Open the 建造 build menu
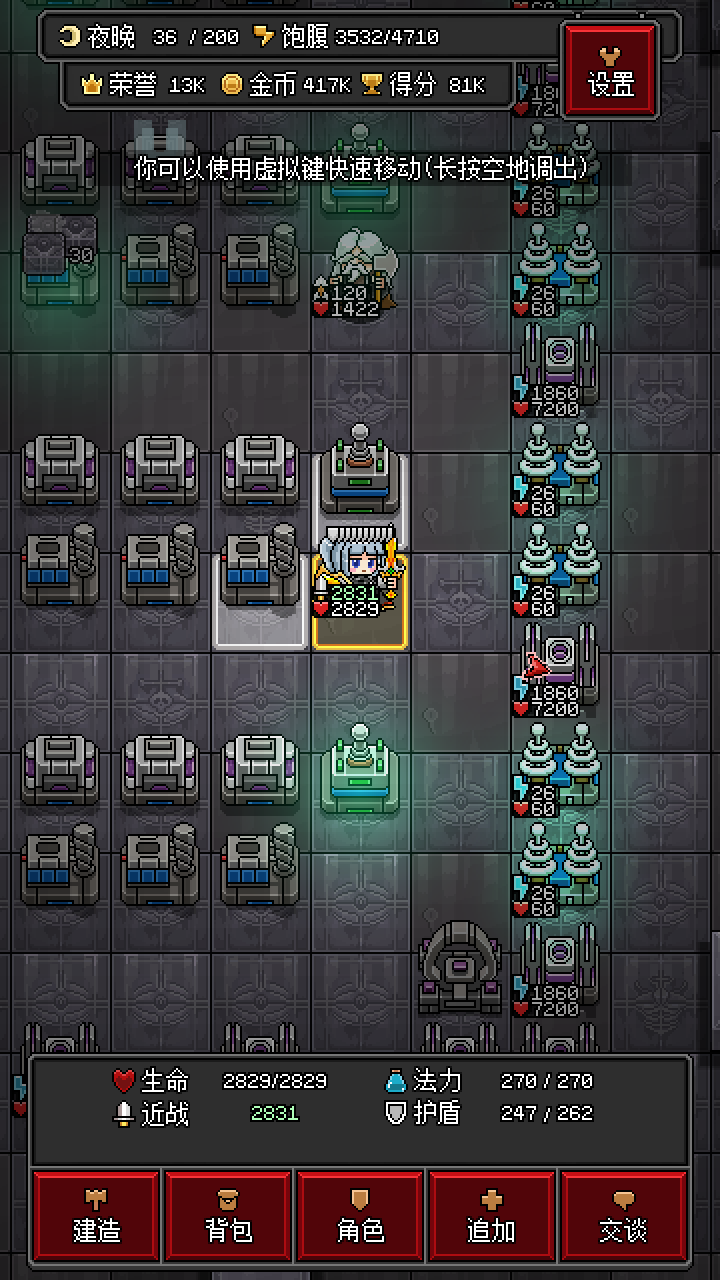This screenshot has width=720, height=1280. pos(97,1216)
